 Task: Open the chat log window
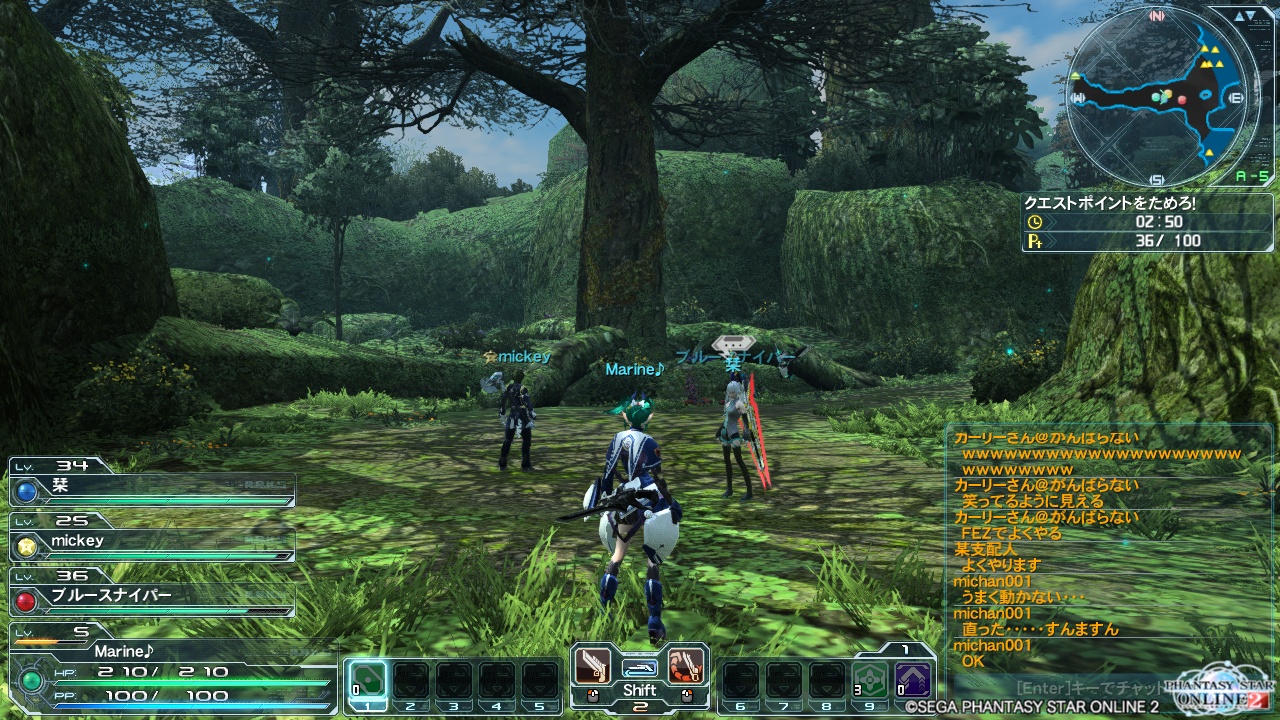coord(1095,548)
